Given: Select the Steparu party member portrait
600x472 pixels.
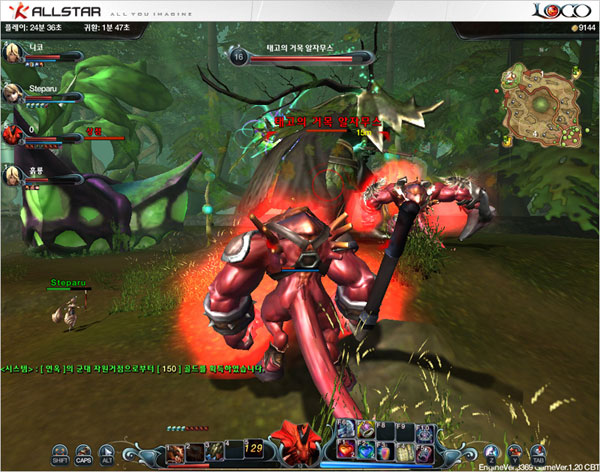Looking at the screenshot, I should coord(13,94).
